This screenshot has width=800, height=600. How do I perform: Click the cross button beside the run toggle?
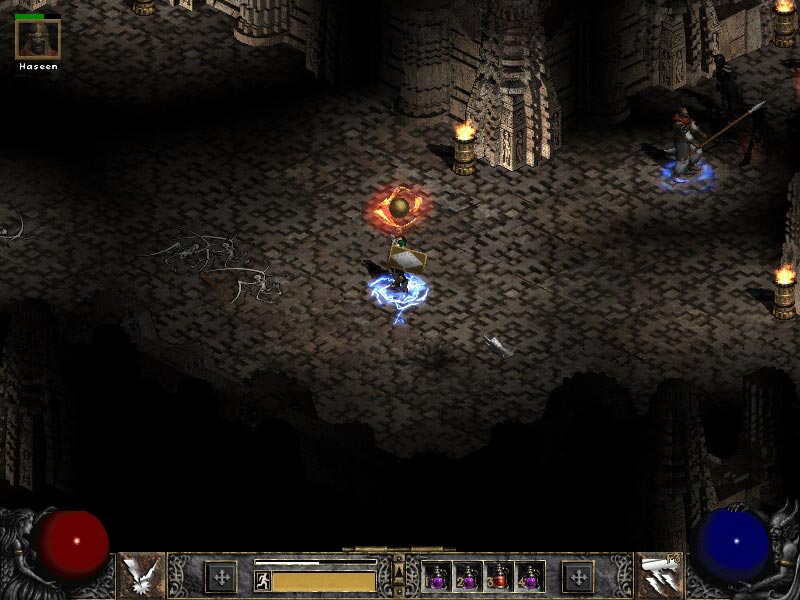[x=221, y=577]
